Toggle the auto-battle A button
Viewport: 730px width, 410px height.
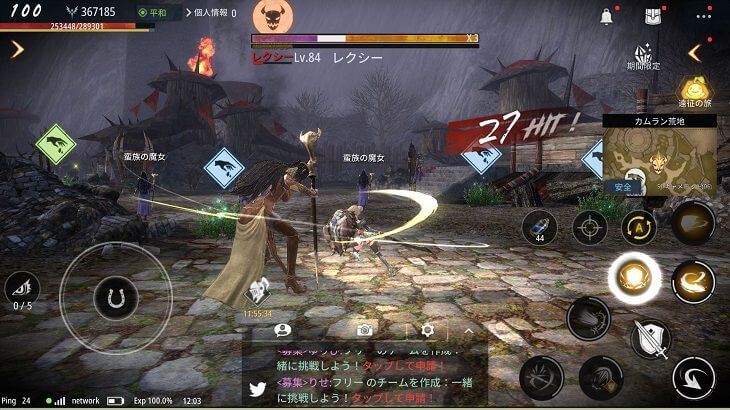coord(638,227)
